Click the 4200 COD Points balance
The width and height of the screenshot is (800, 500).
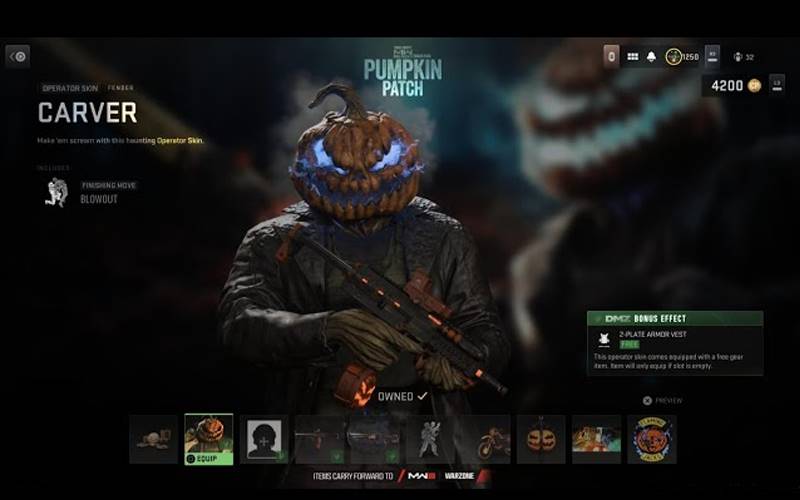pos(734,86)
